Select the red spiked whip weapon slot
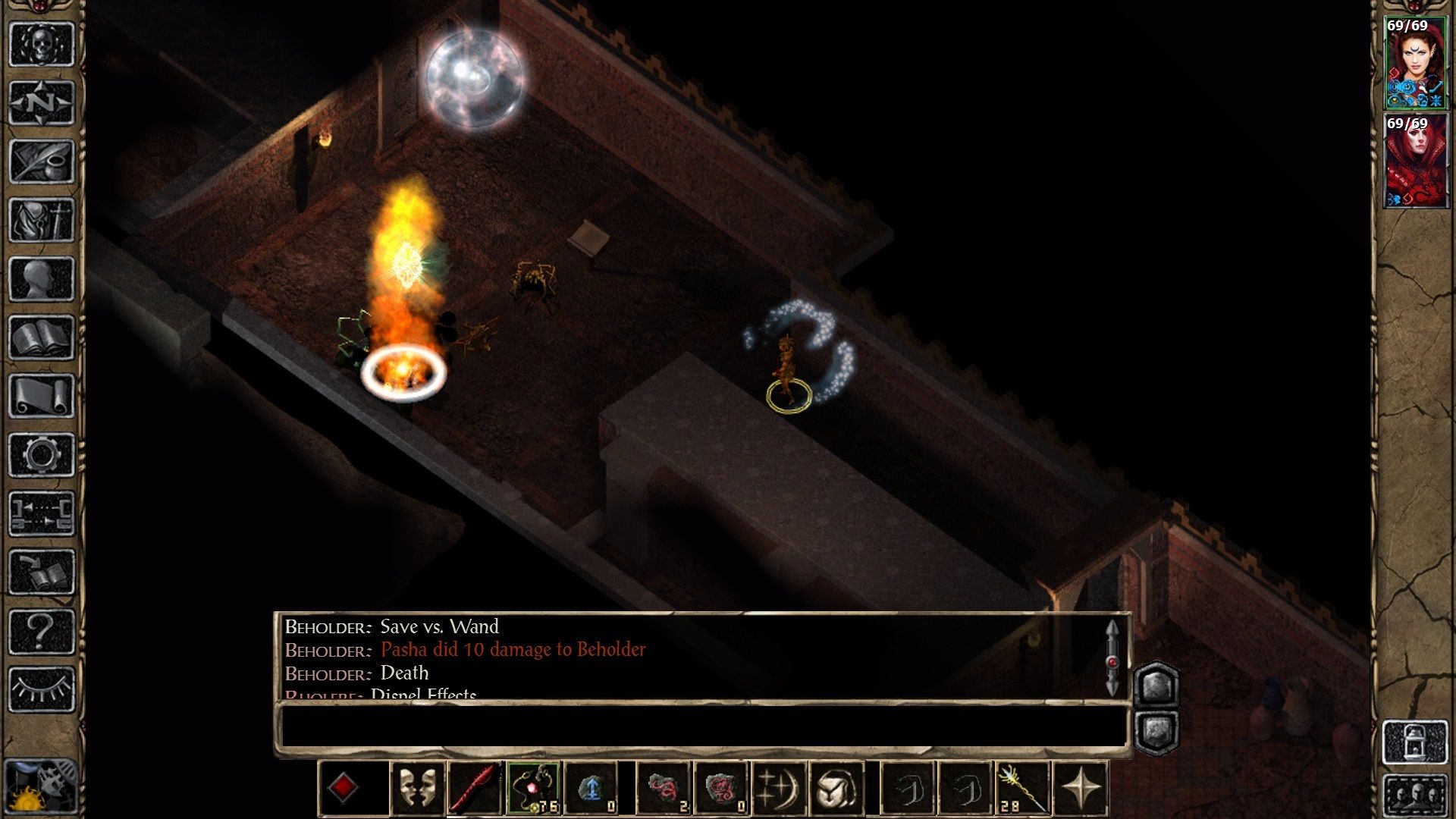This screenshot has width=1456, height=819. click(x=475, y=789)
